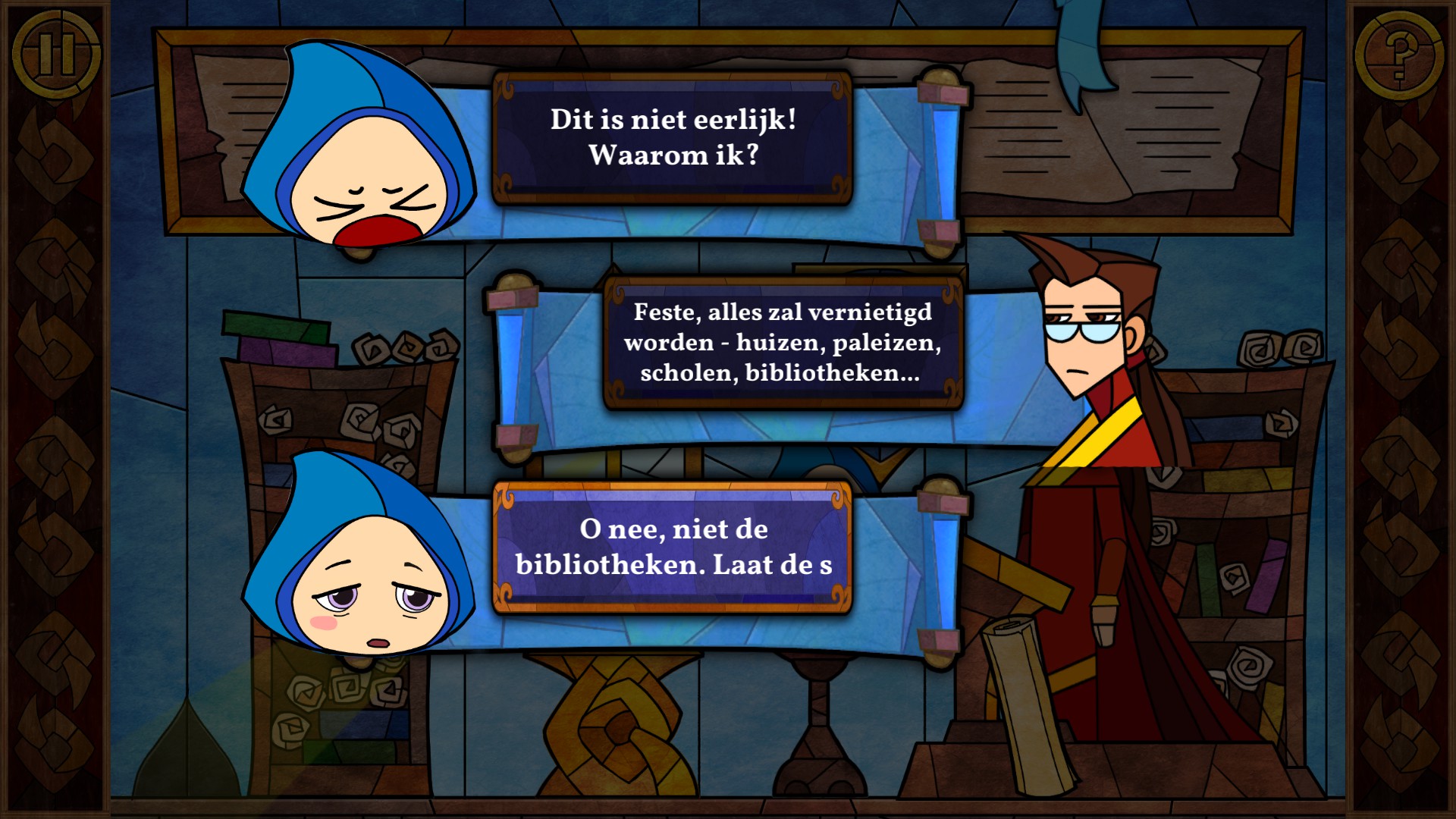Advance the 'O nee, niet de bibliotheken' dialogue
This screenshot has height=819, width=1456.
pyautogui.click(x=673, y=547)
